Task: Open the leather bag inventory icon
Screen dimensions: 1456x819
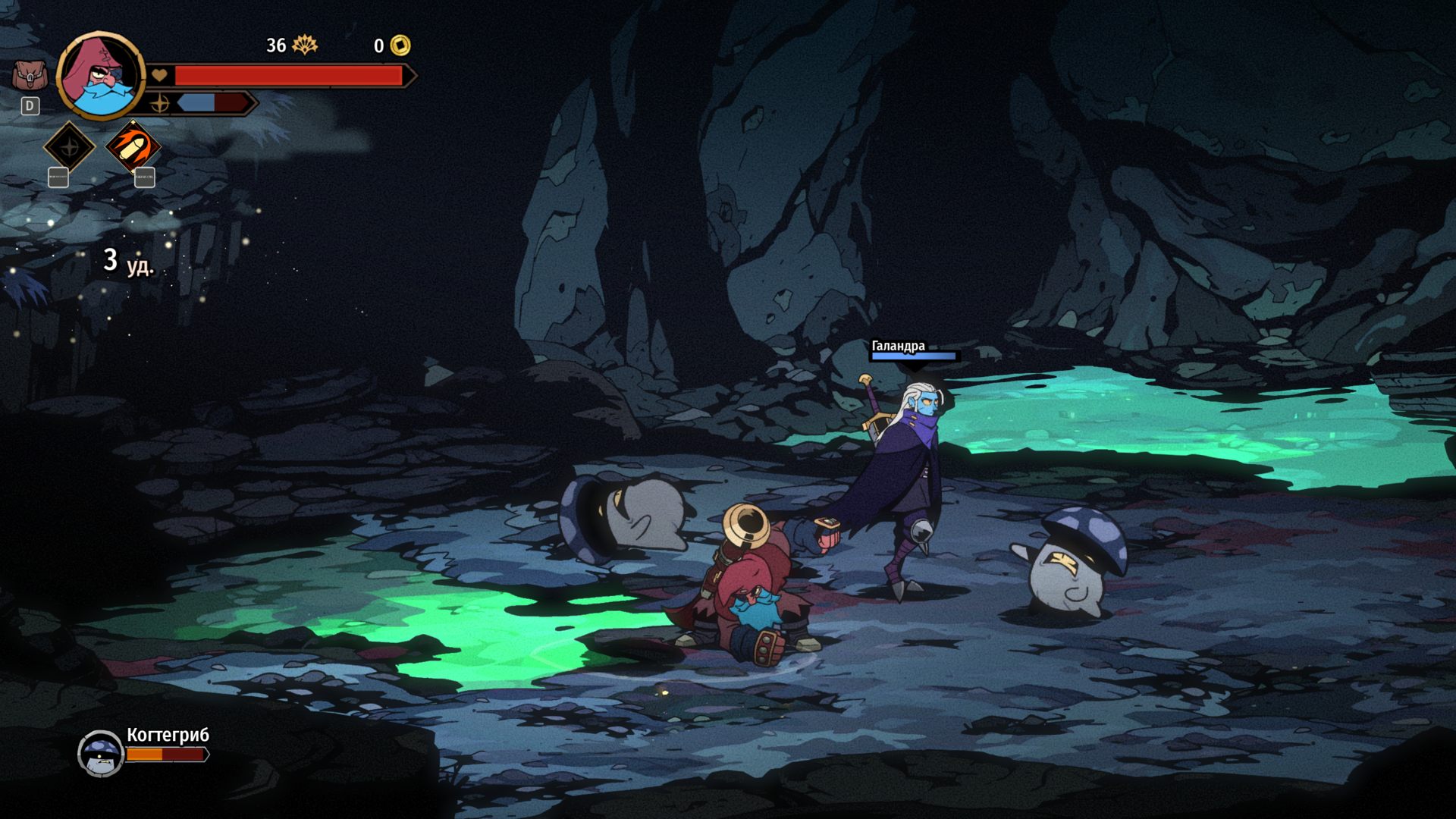Action: 30,76
